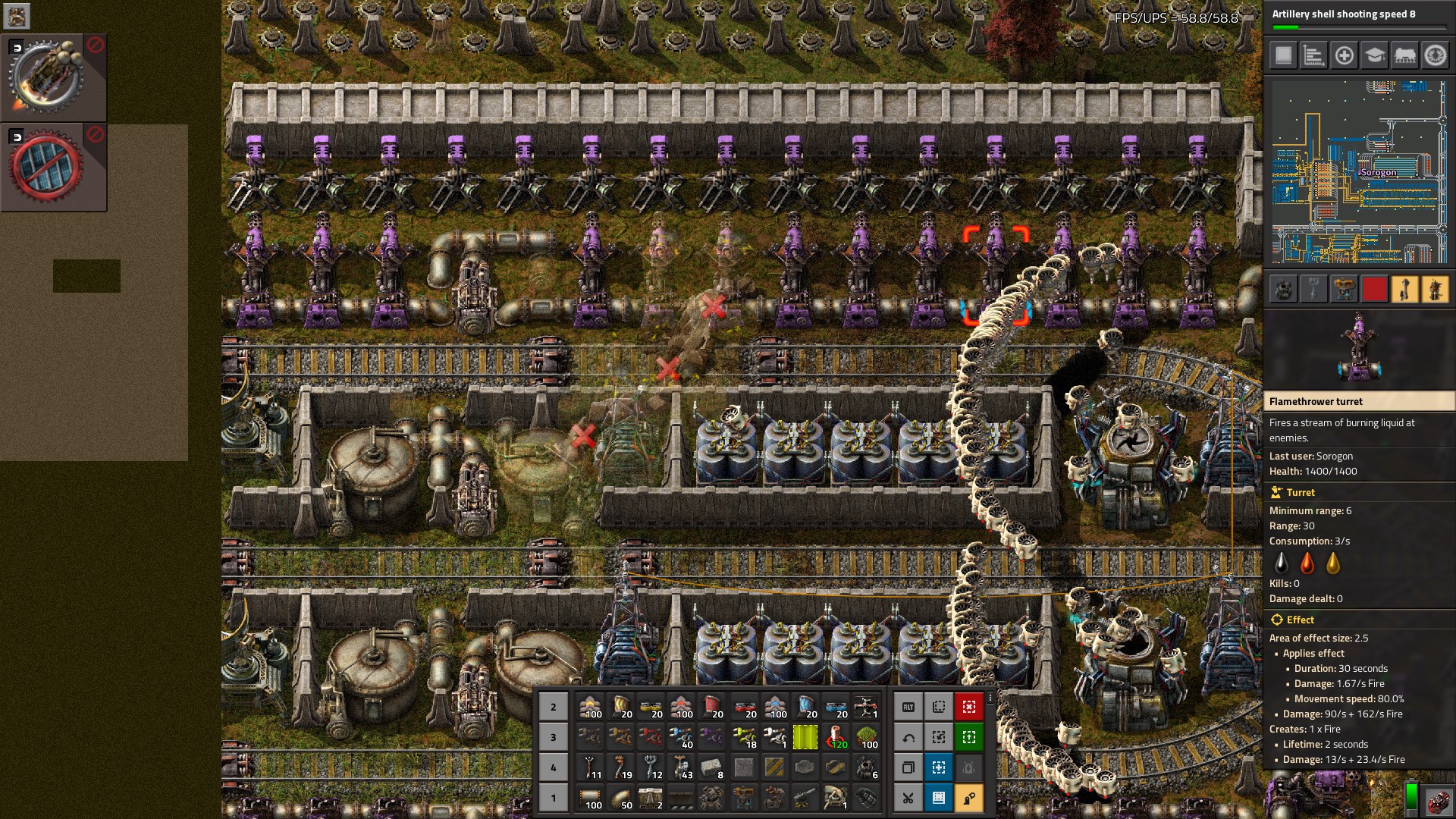
Task: Select the red deconstruction planner tool
Action: point(968,707)
